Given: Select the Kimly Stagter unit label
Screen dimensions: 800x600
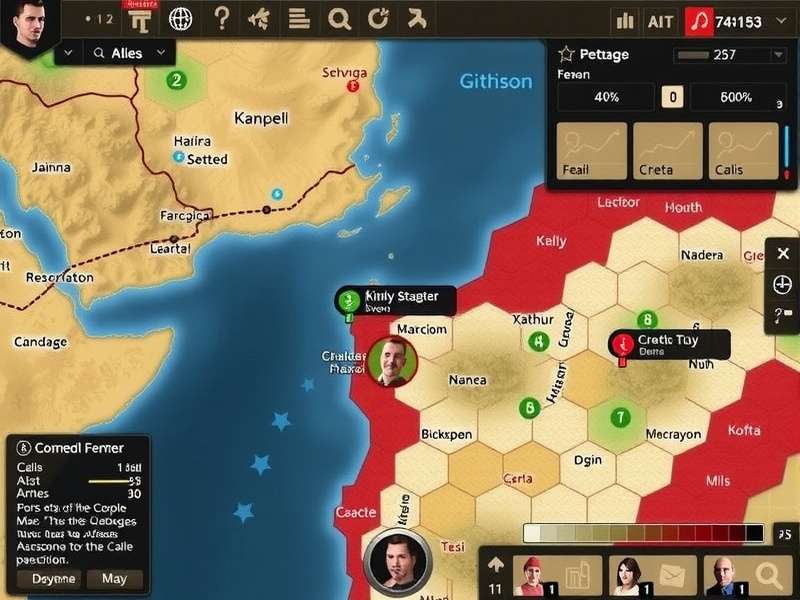Looking at the screenshot, I should (x=395, y=300).
